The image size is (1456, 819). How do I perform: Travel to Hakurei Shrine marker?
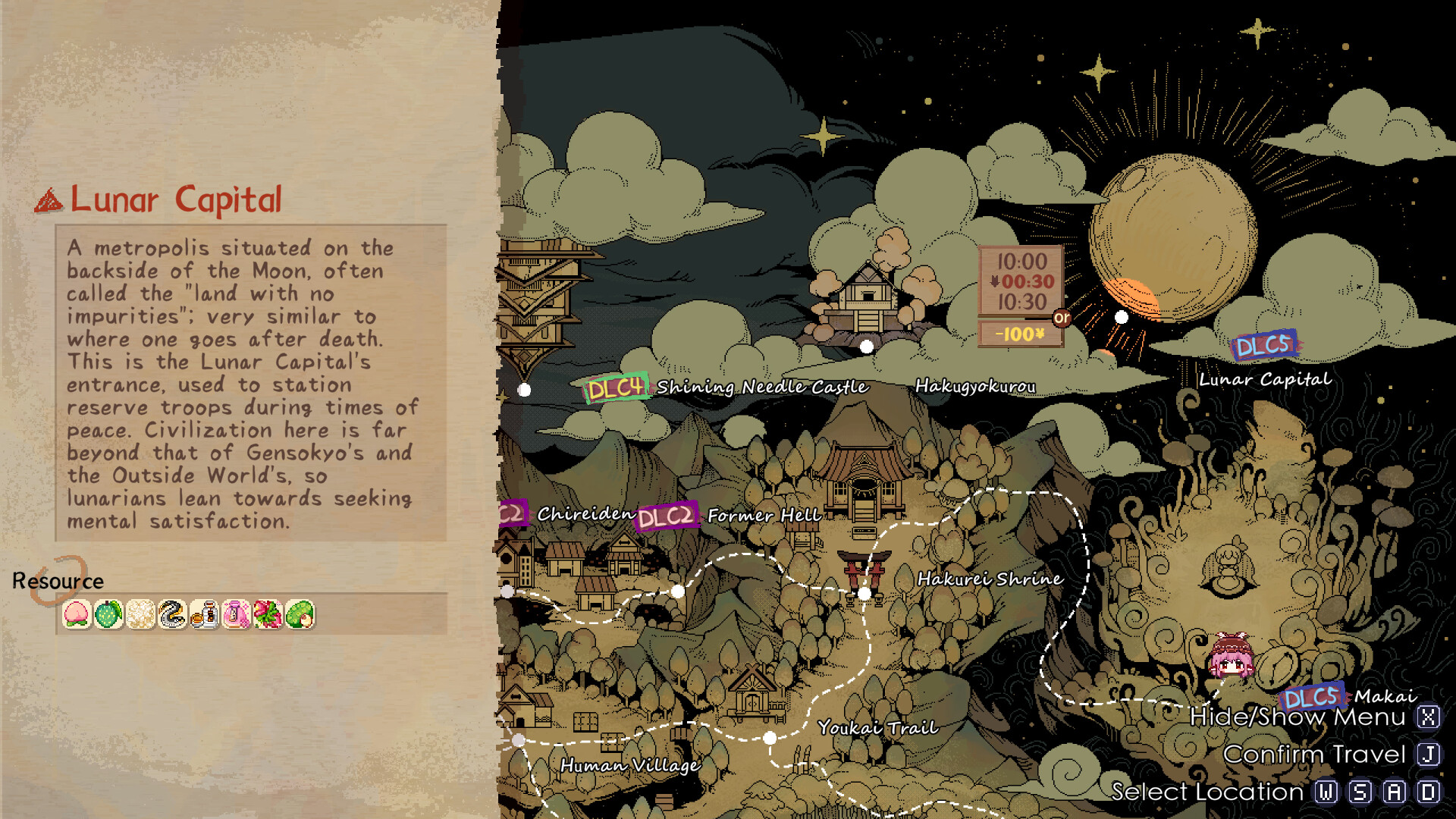(x=990, y=579)
